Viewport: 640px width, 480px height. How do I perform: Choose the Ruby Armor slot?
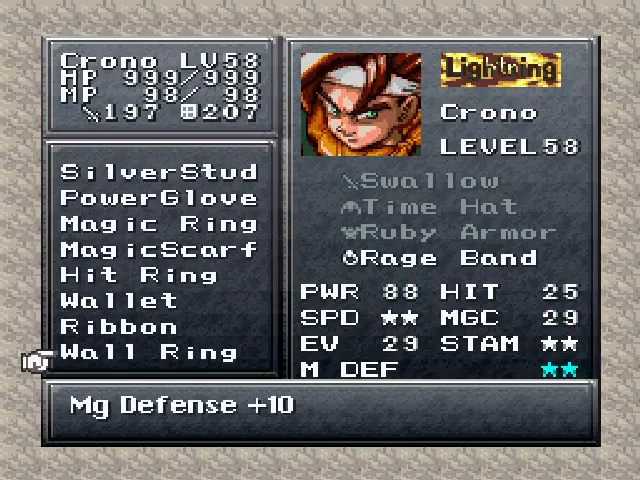click(x=449, y=233)
